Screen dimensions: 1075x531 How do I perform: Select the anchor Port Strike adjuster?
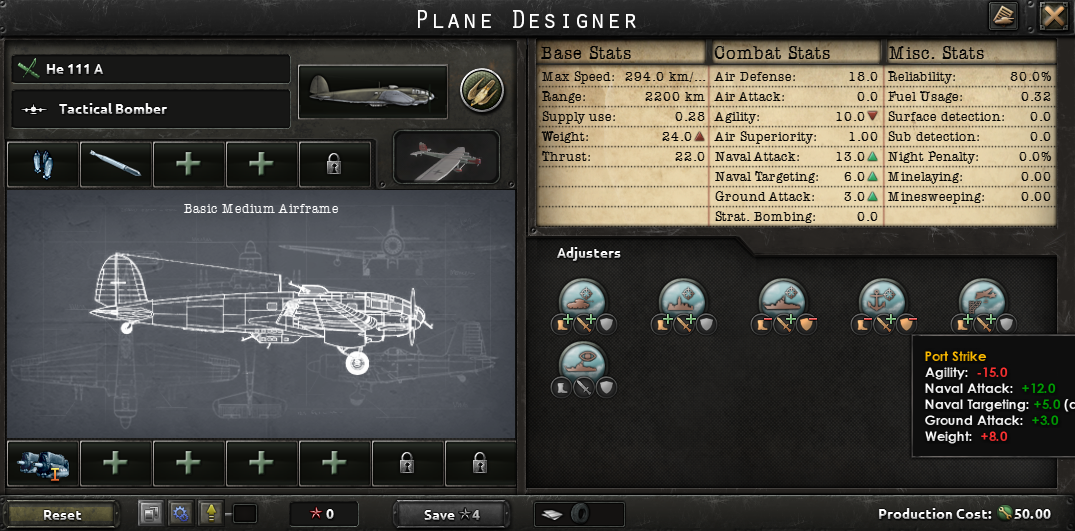884,297
